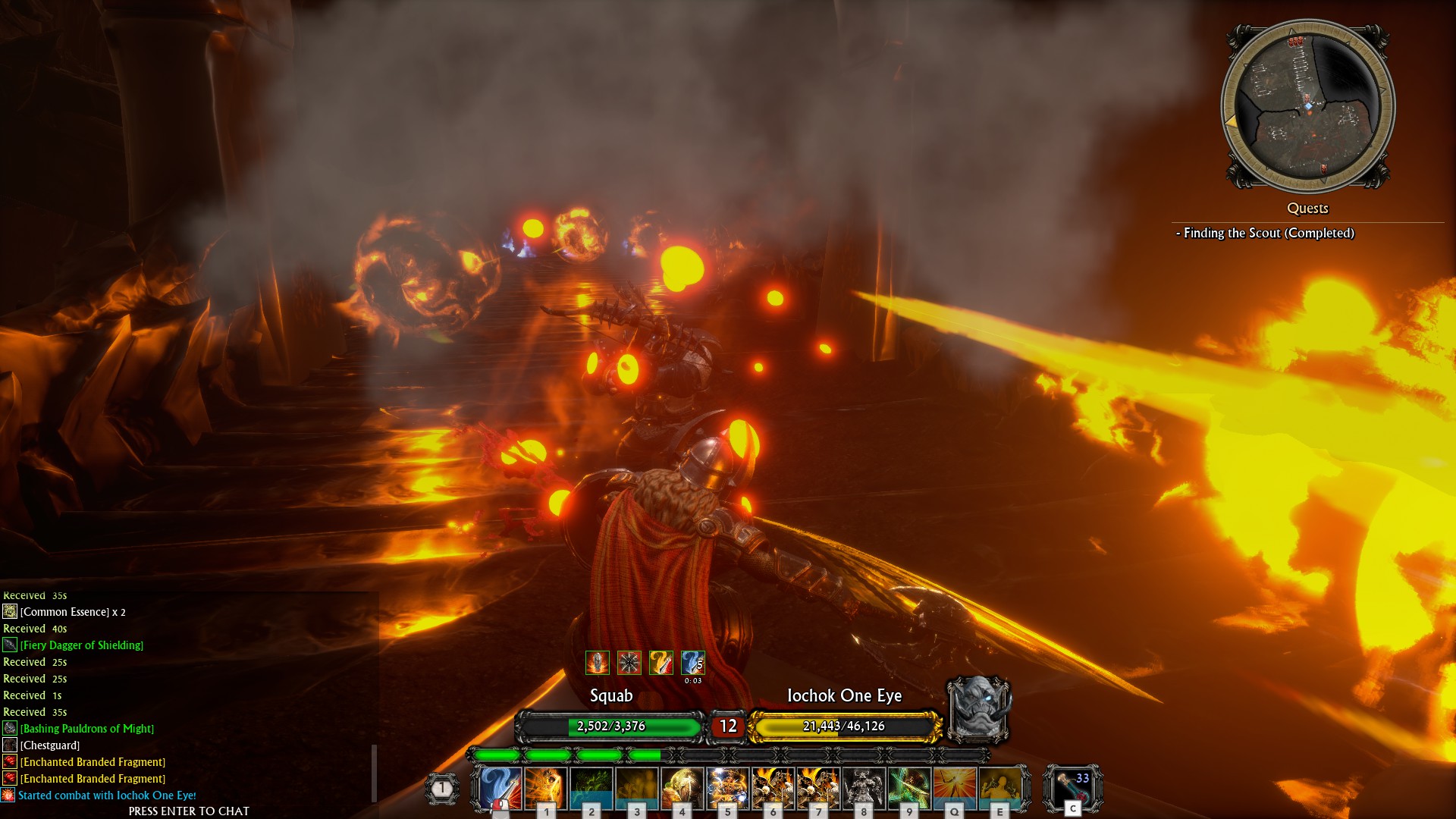Click the red gear-wheel status effect icon
Viewport: 1456px width, 819px height.
pyautogui.click(x=629, y=663)
